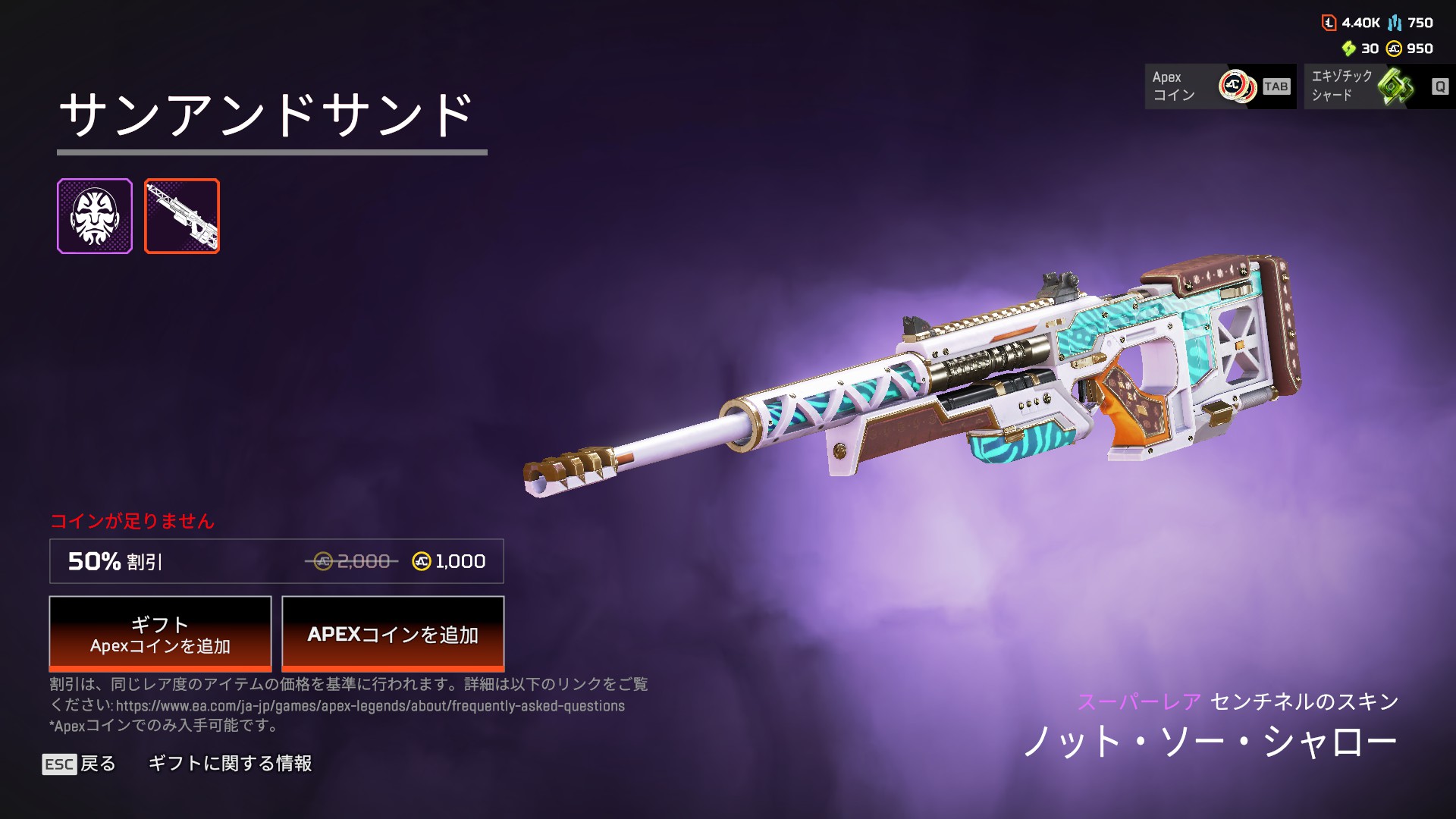Image resolution: width=1456 pixels, height=819 pixels.
Task: Select the Sentinel weapon skin thumbnail
Action: point(182,216)
